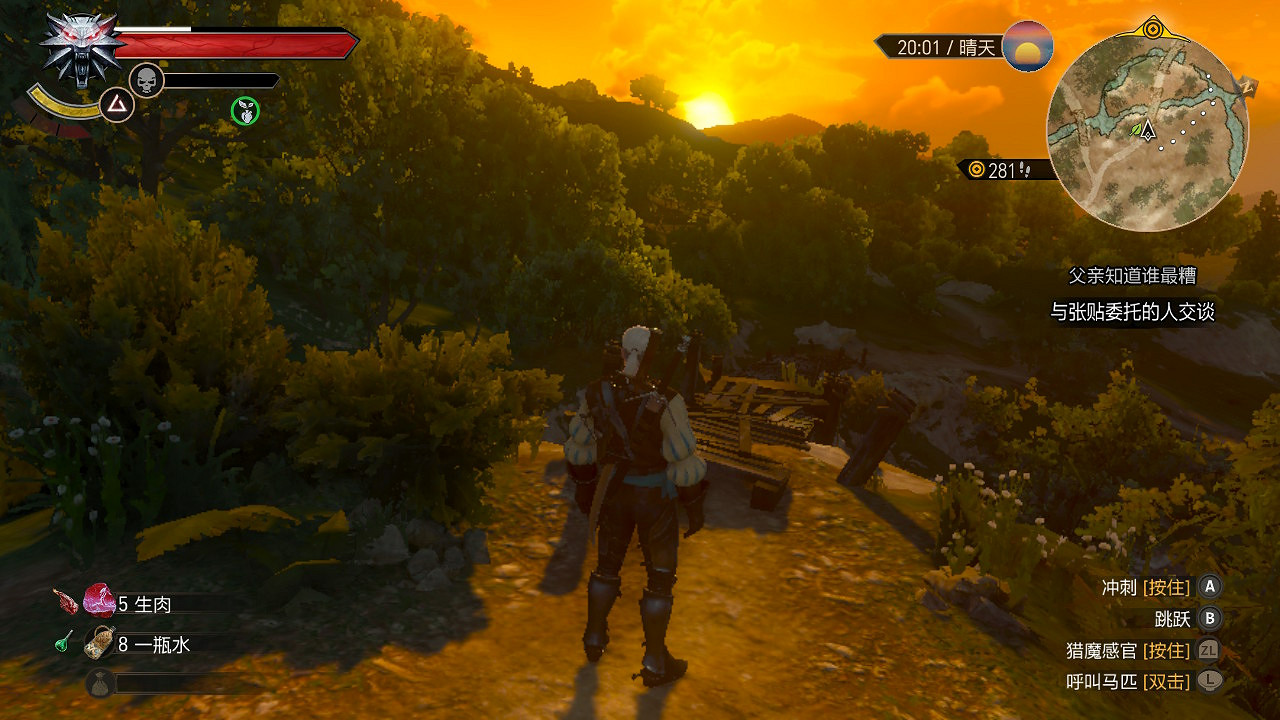
Task: Click the green active buff icon
Action: [x=245, y=111]
